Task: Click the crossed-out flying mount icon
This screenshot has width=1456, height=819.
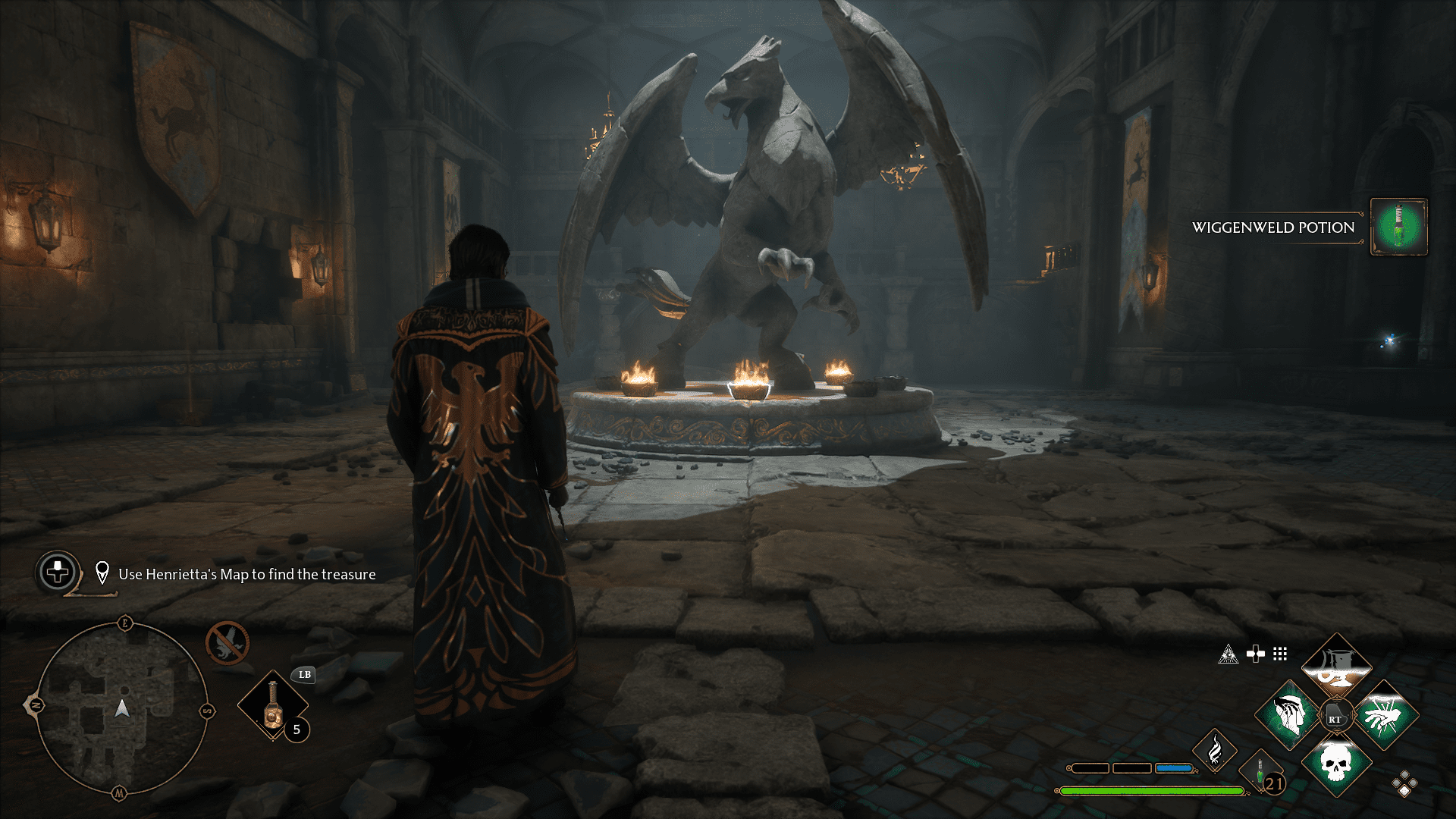Action: tap(227, 643)
